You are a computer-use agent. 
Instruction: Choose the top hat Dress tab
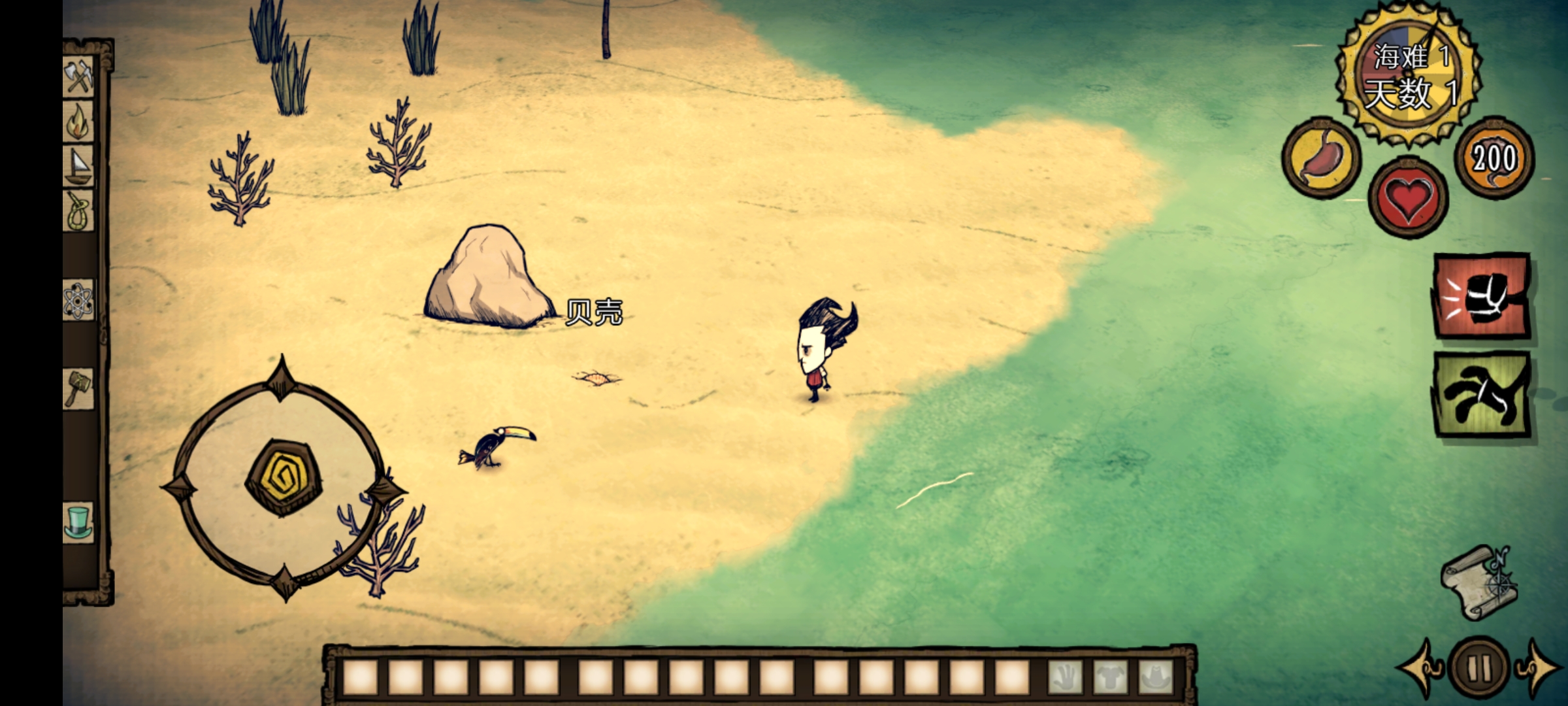coord(78,522)
